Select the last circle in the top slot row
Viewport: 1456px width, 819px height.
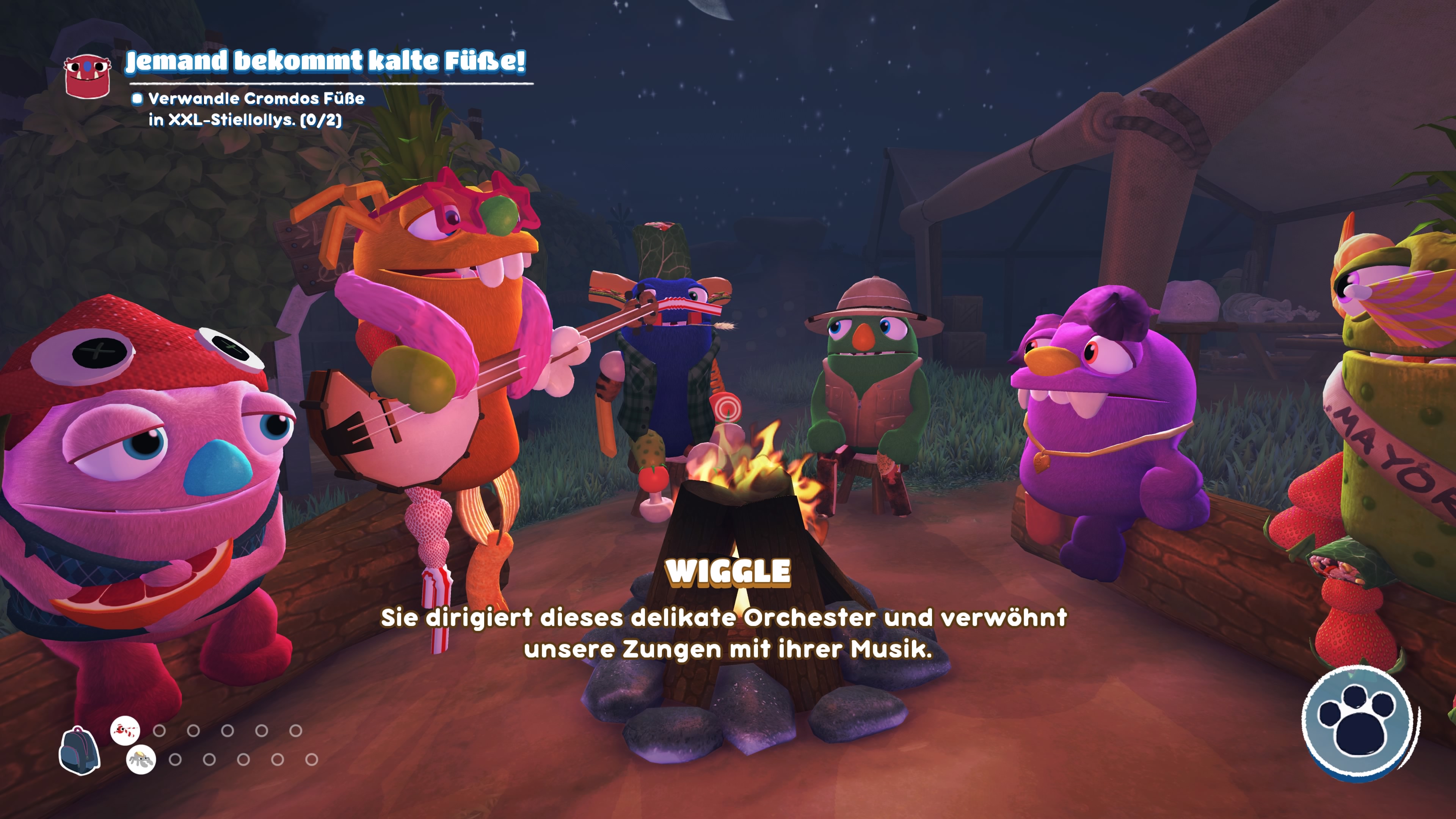tap(297, 731)
